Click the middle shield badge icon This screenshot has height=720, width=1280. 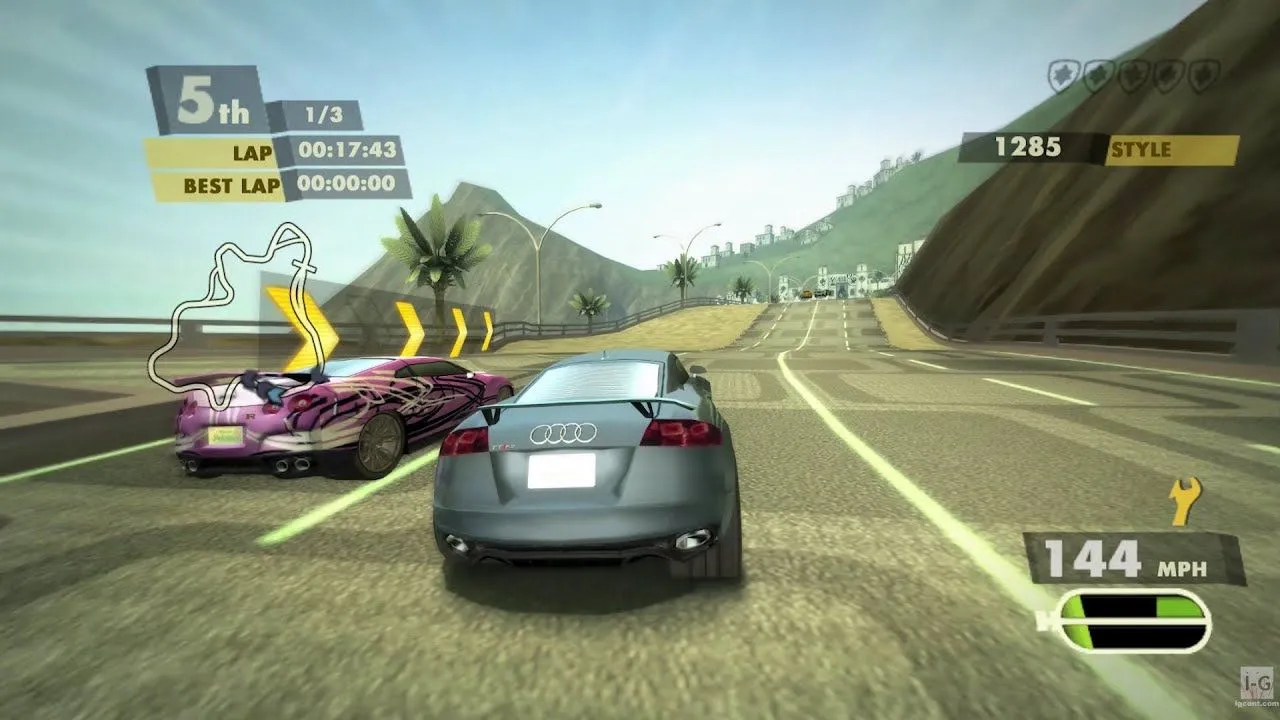(1132, 73)
